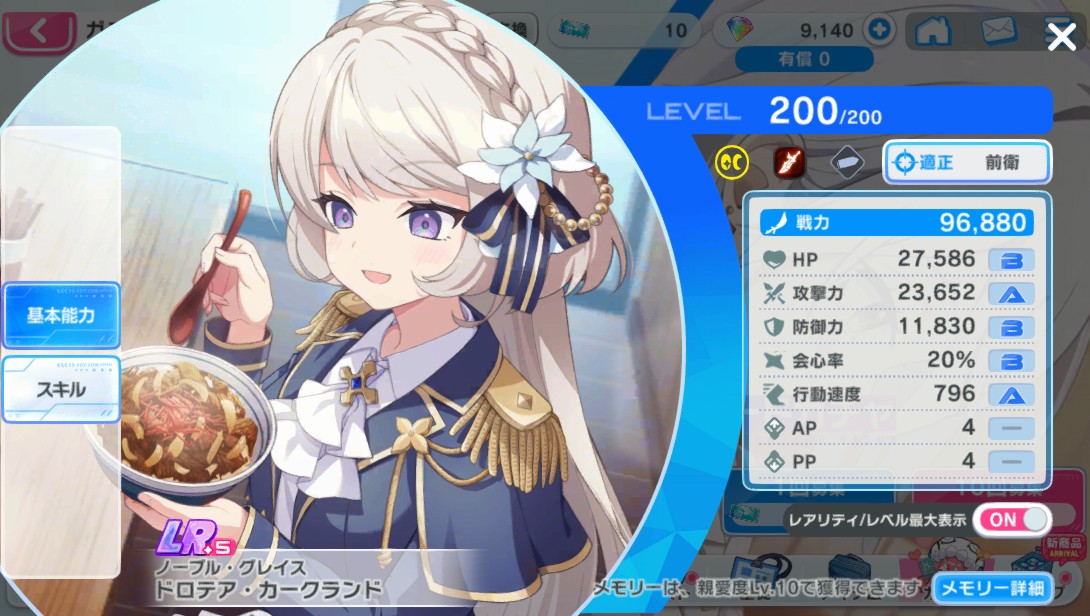Go back with the pink arrow button
The height and width of the screenshot is (616, 1090).
point(40,31)
